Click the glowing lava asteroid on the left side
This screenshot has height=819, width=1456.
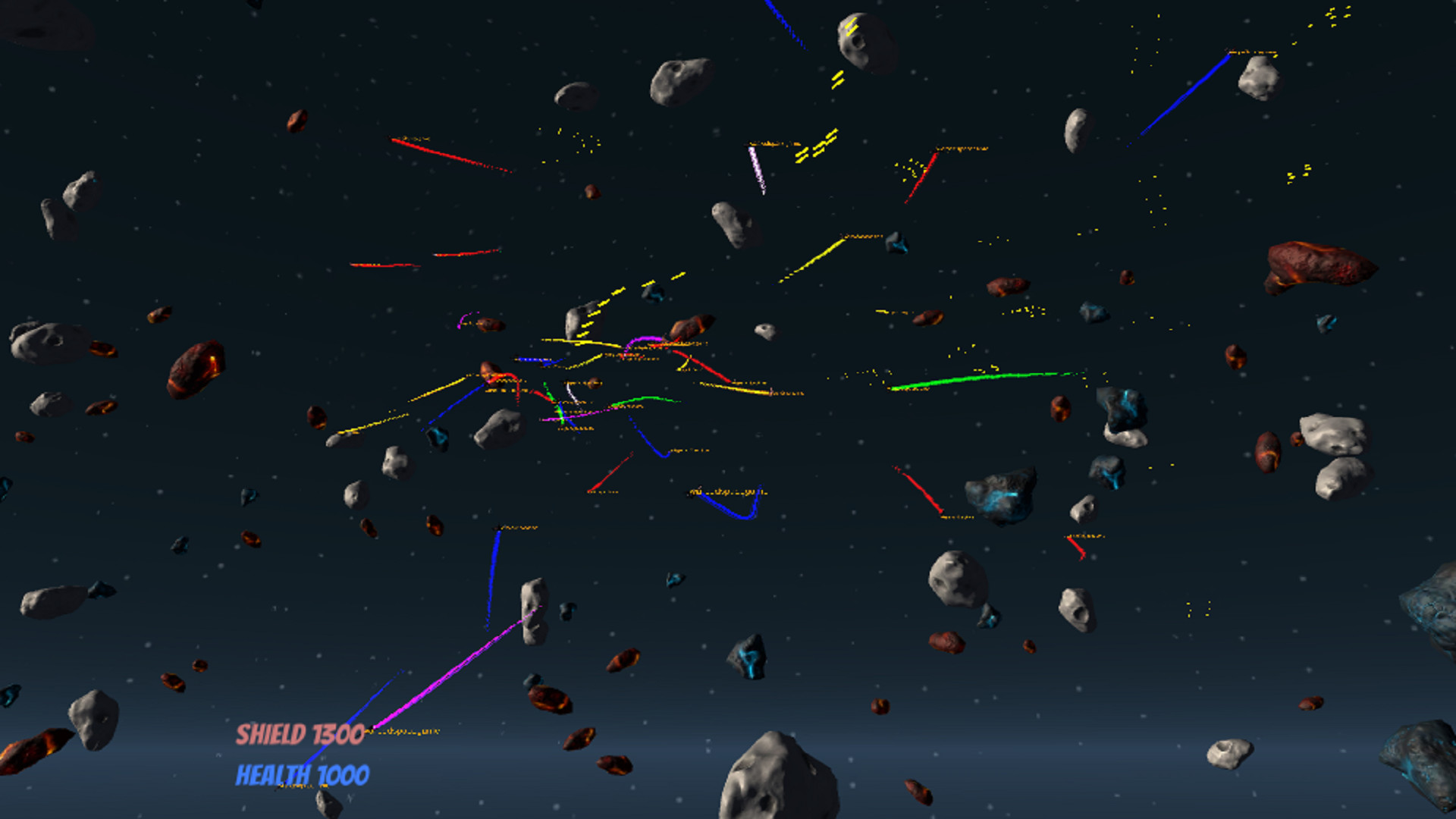point(196,370)
